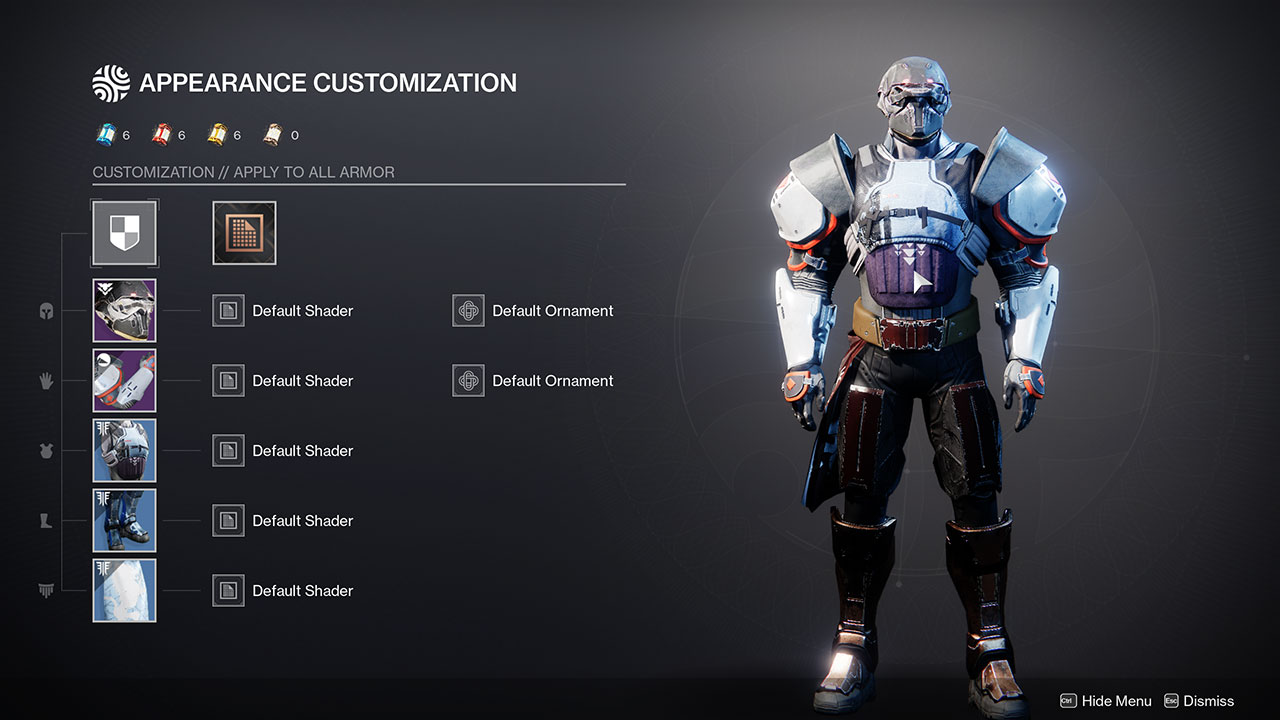Open the chest armor shader slot

click(x=229, y=451)
